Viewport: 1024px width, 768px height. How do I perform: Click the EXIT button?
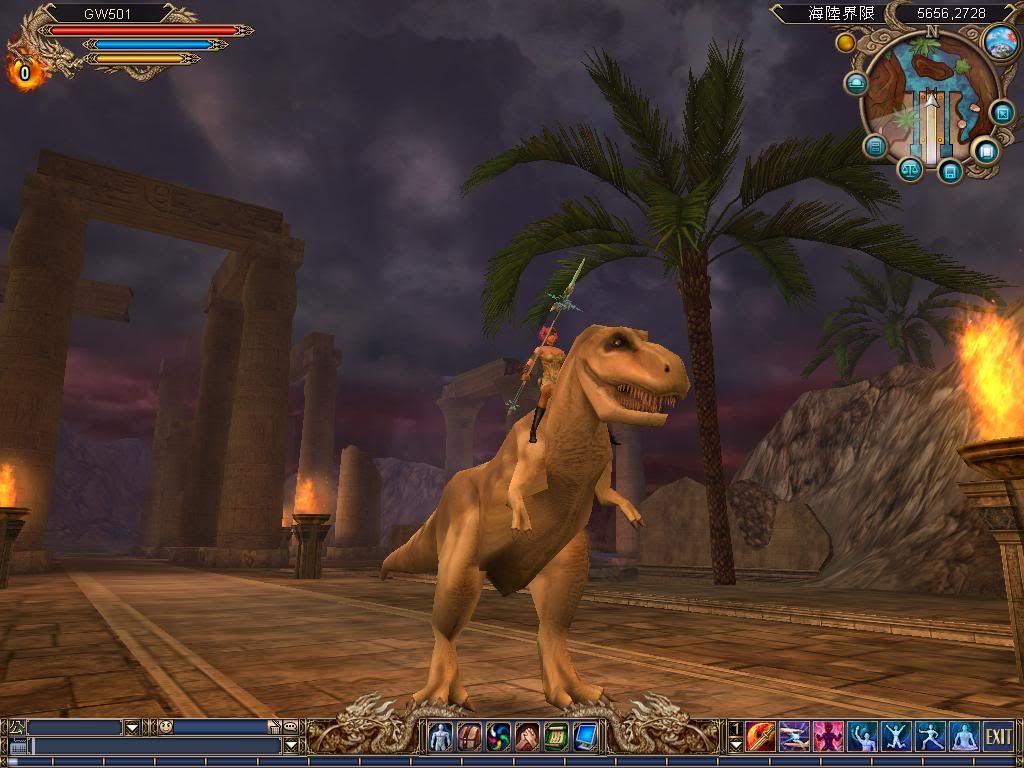click(x=998, y=737)
